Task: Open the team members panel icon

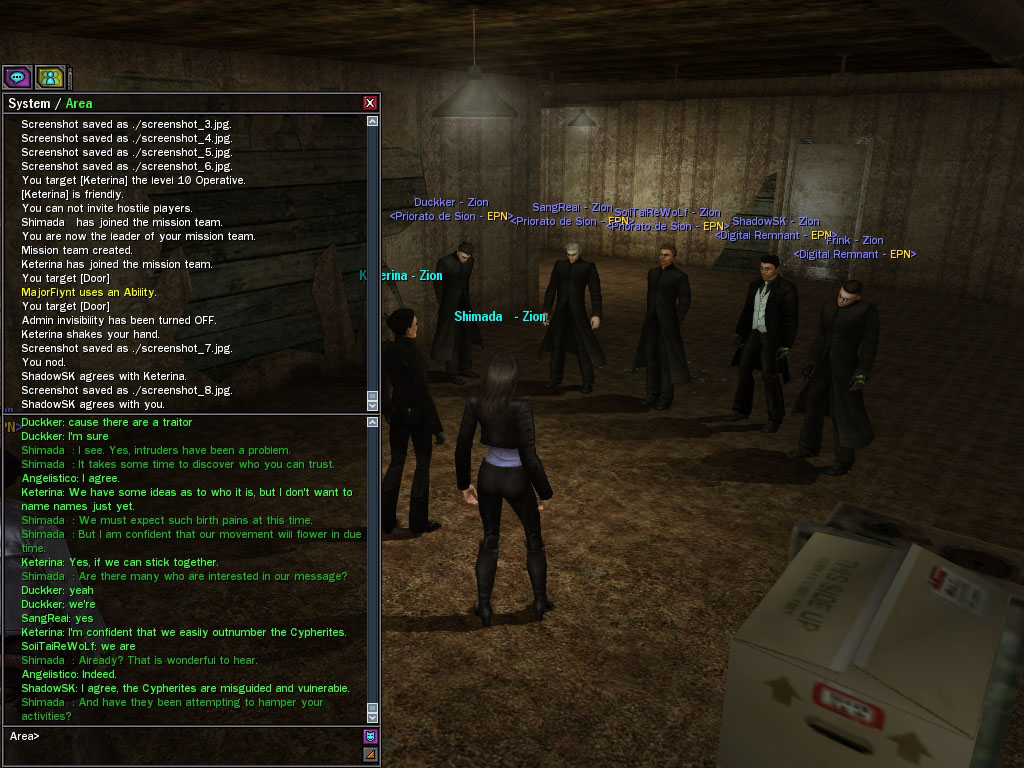Action: 50,77
